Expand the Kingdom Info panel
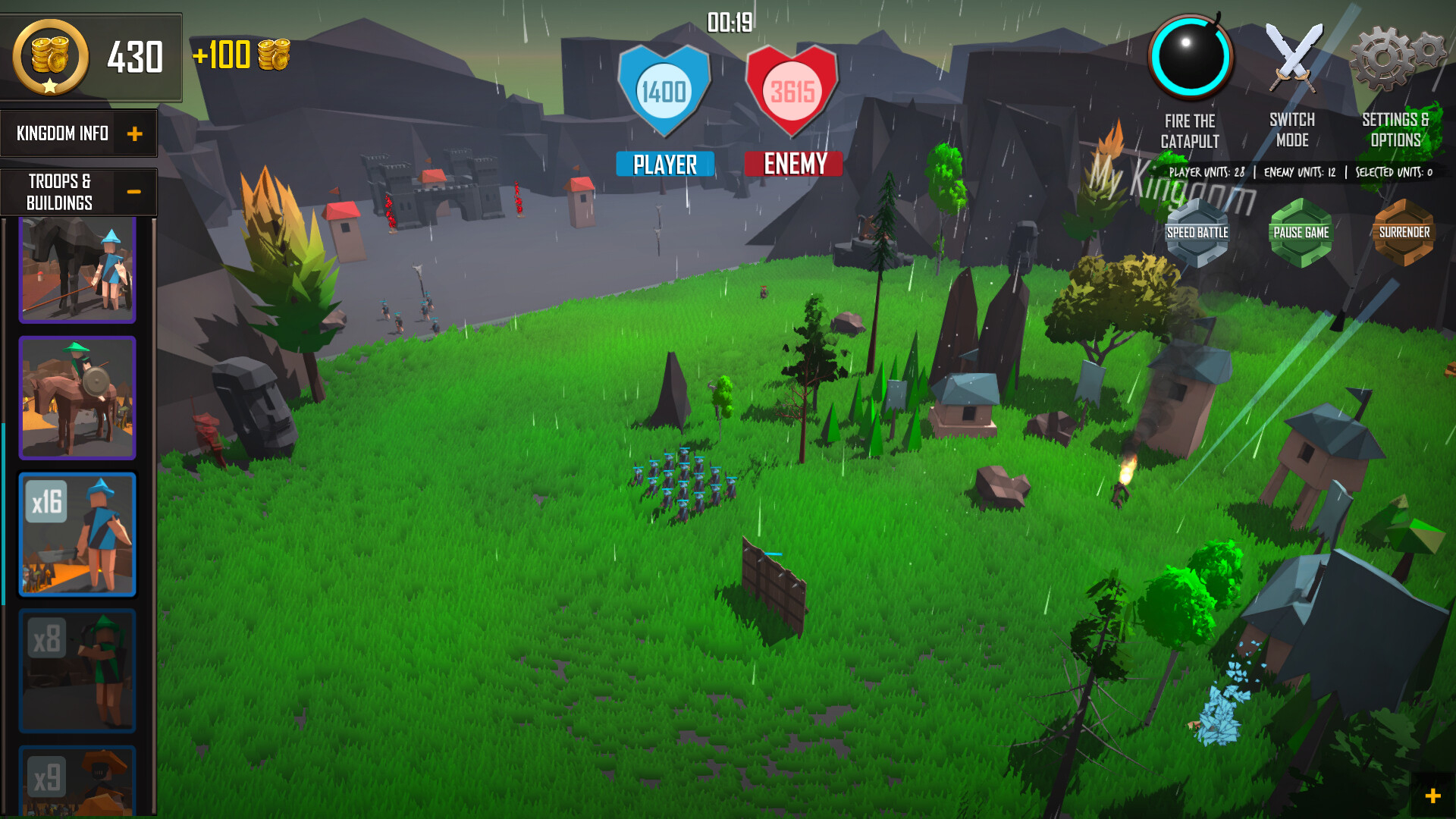This screenshot has height=819, width=1456. tap(135, 133)
